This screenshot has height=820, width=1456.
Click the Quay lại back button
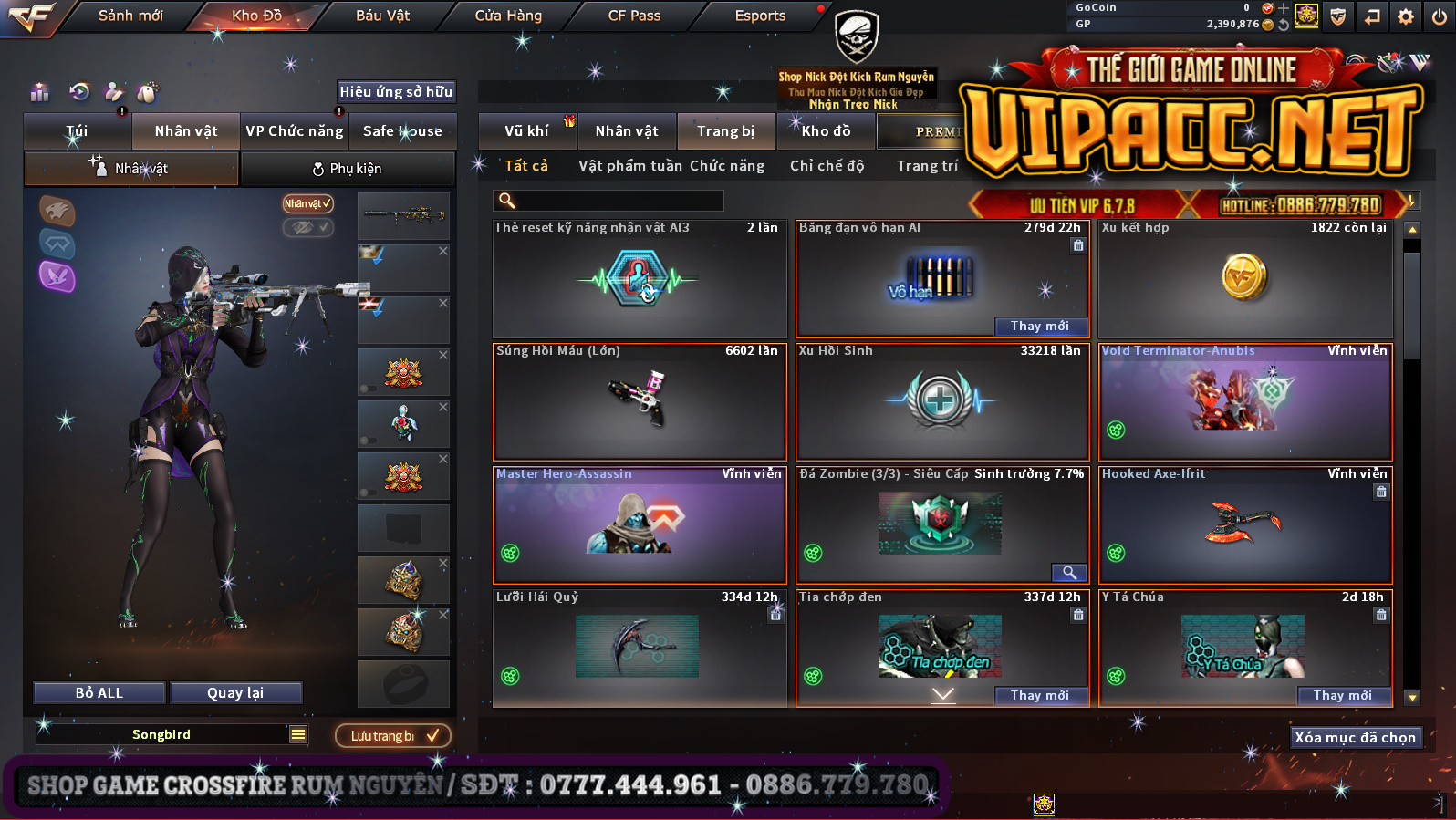(x=235, y=693)
